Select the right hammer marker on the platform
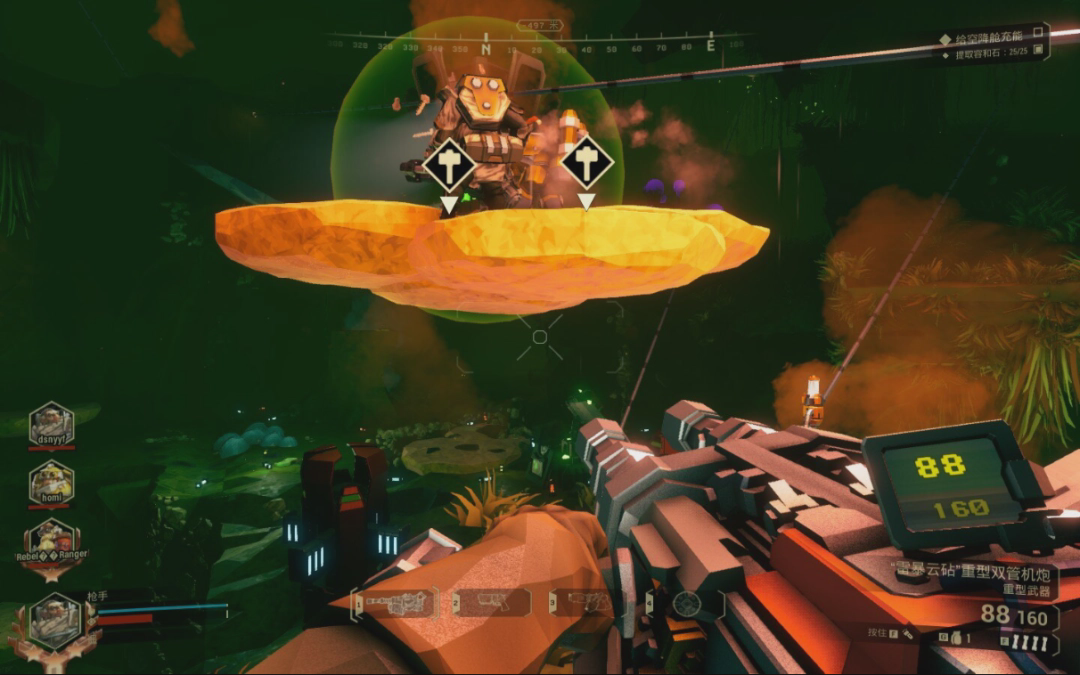The width and height of the screenshot is (1080, 675). pos(586,164)
